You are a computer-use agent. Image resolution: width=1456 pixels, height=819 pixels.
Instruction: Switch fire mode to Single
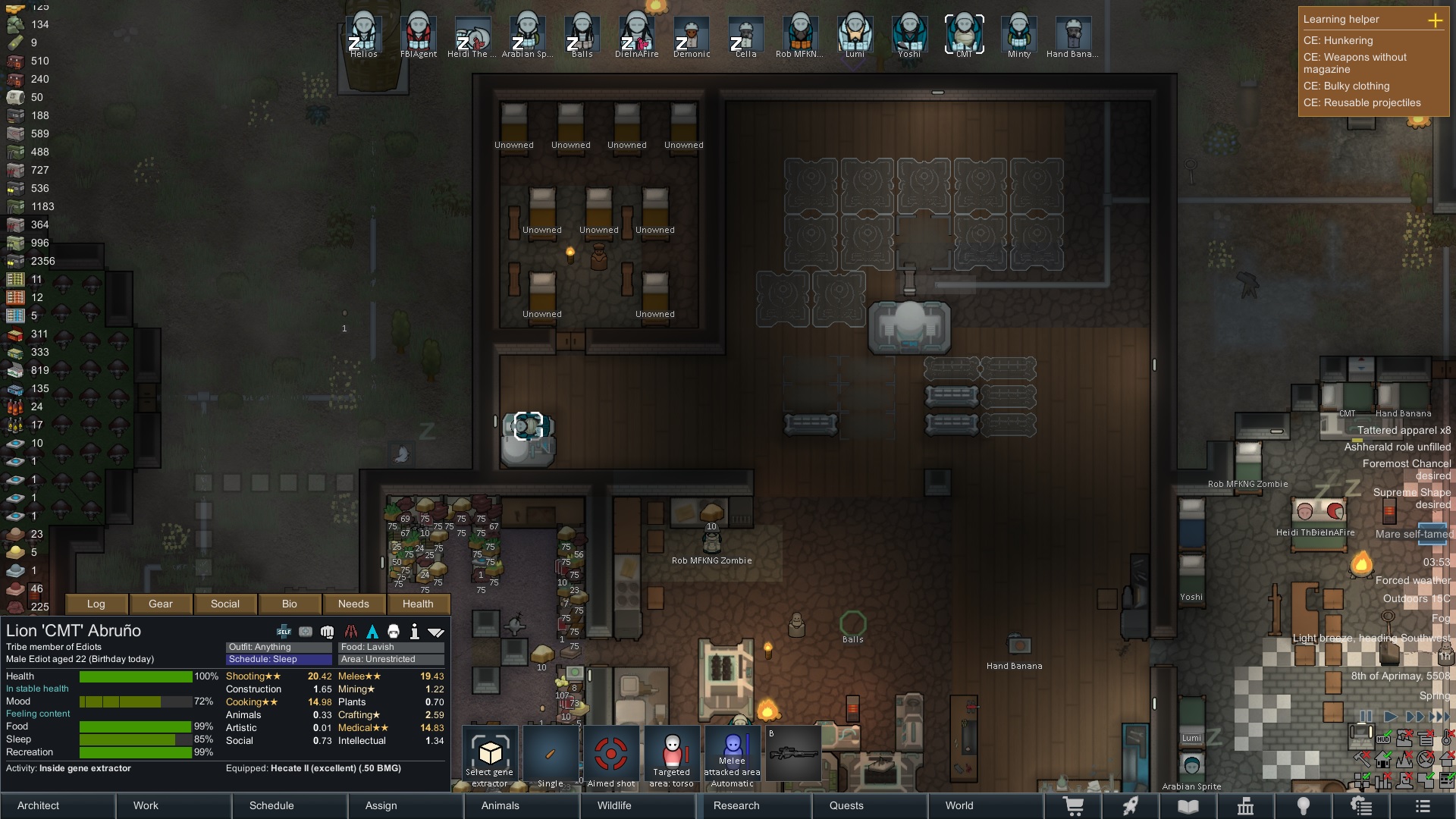coord(551,755)
